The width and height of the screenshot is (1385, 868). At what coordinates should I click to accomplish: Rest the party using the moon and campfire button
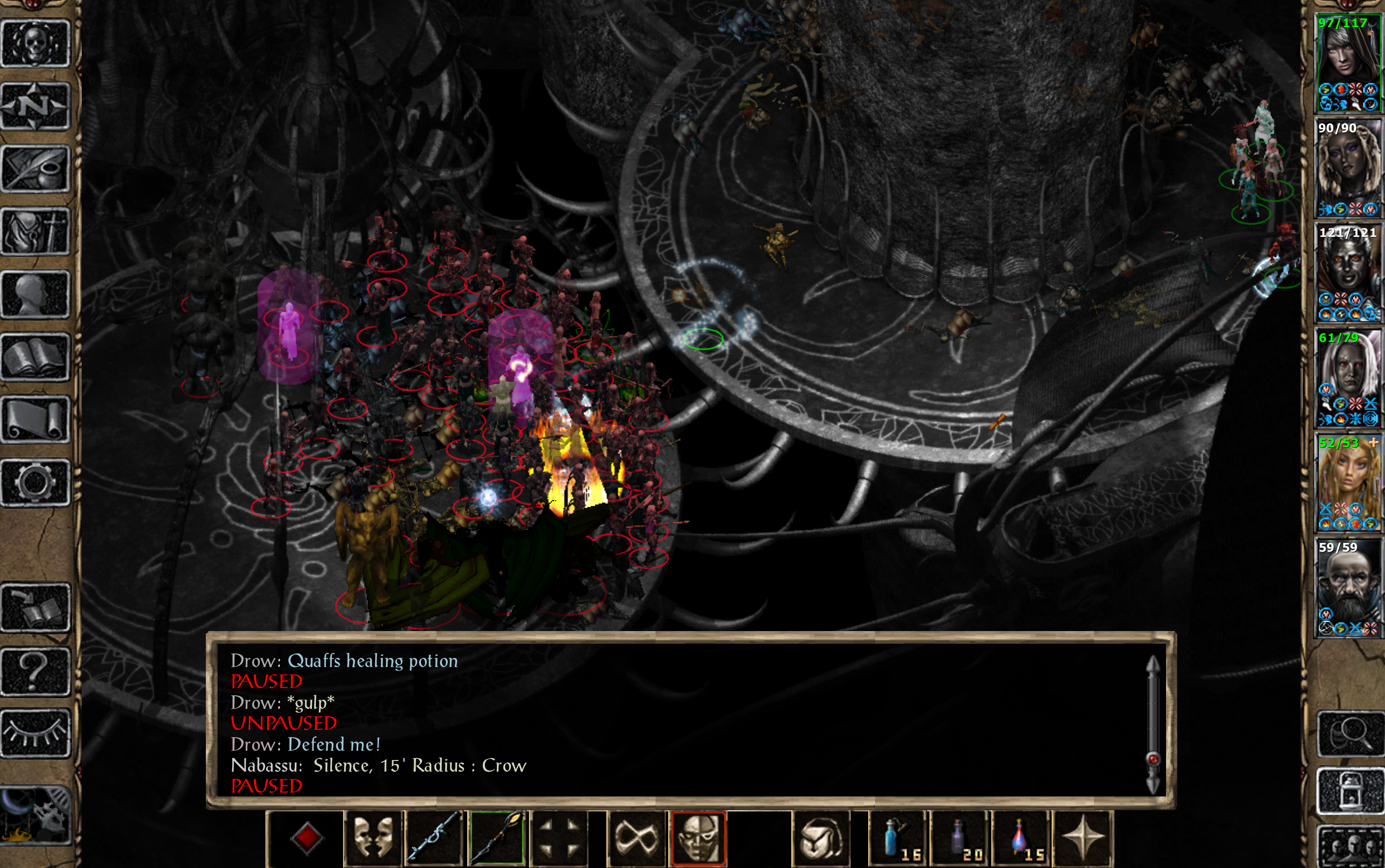point(36,815)
